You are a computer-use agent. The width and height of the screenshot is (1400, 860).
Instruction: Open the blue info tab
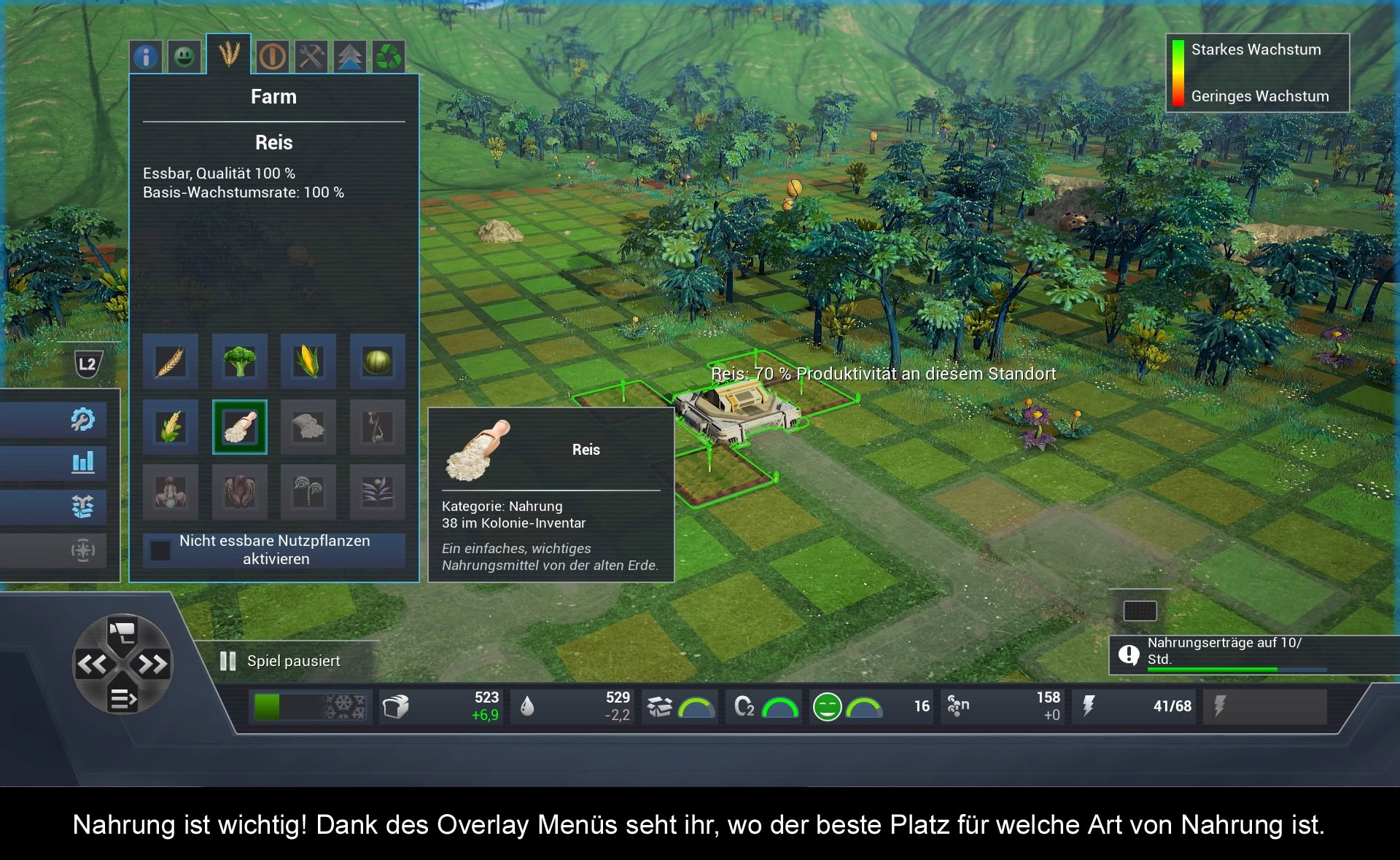(146, 56)
